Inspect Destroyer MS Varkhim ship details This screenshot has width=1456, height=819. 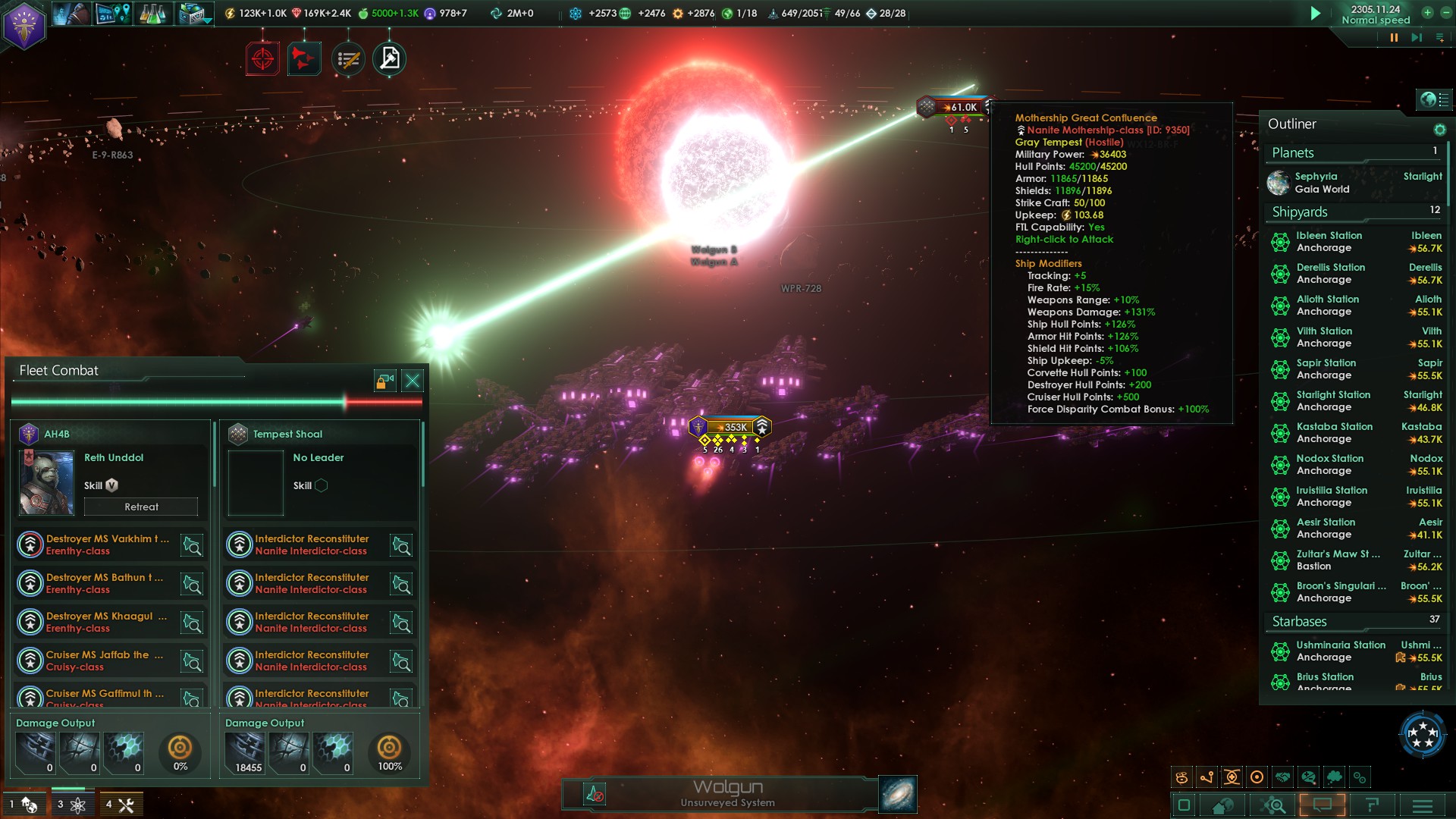(192, 545)
